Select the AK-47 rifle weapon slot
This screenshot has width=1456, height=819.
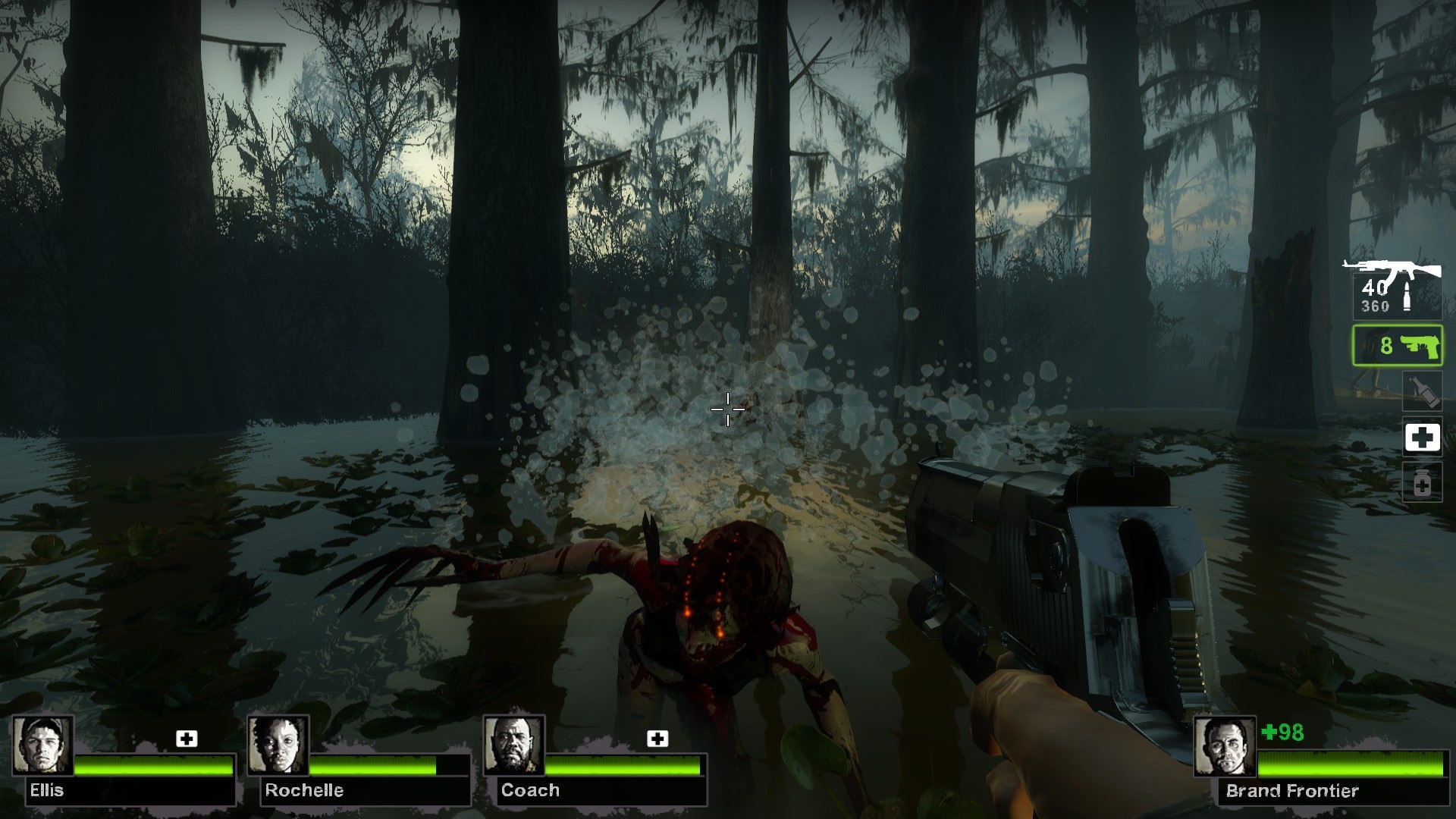click(1395, 290)
